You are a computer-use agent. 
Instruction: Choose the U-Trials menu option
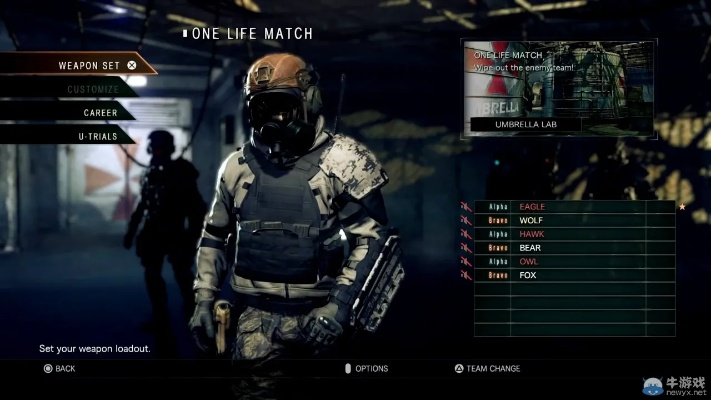[97, 135]
